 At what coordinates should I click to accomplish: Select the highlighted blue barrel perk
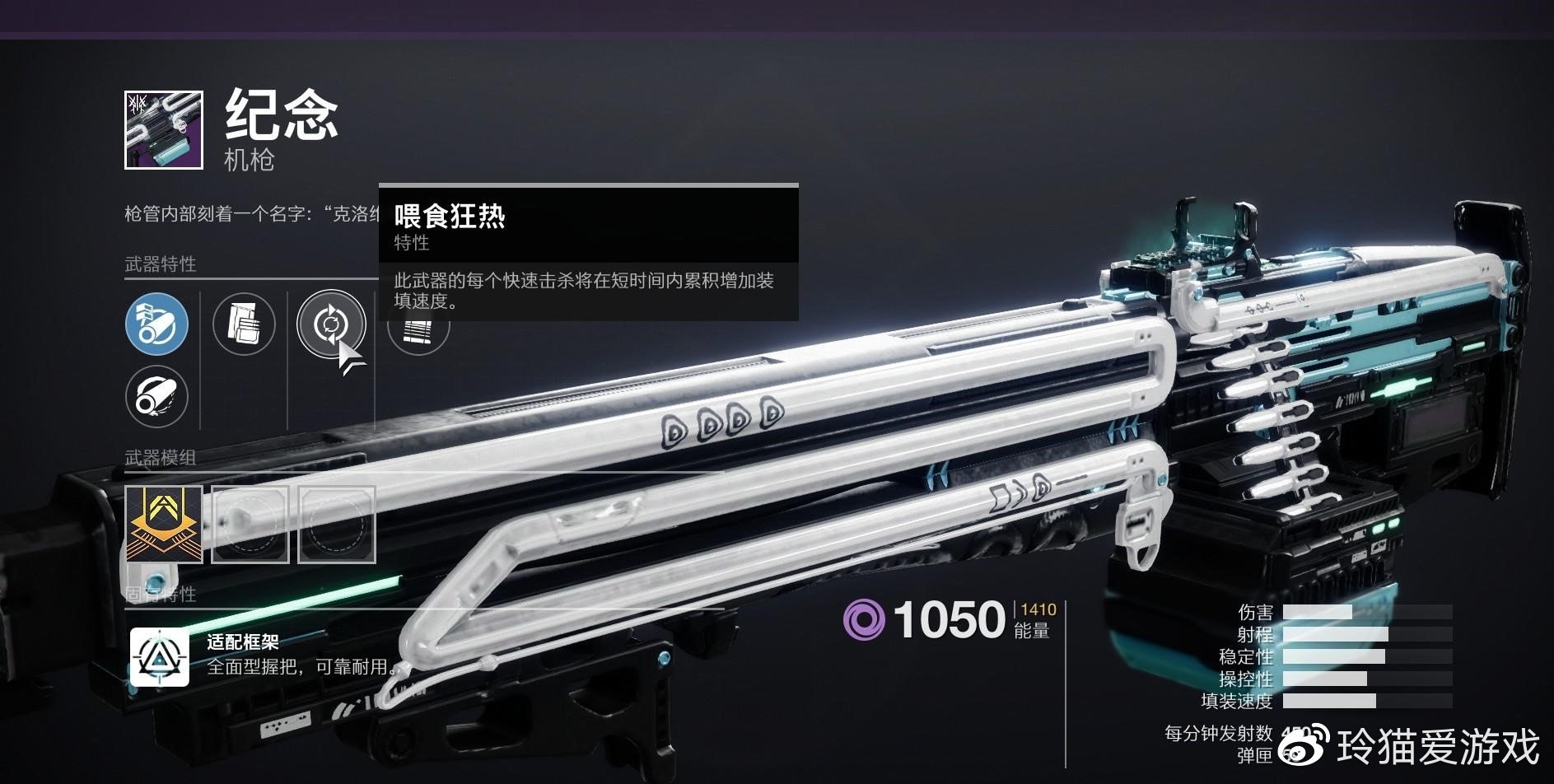tap(156, 324)
